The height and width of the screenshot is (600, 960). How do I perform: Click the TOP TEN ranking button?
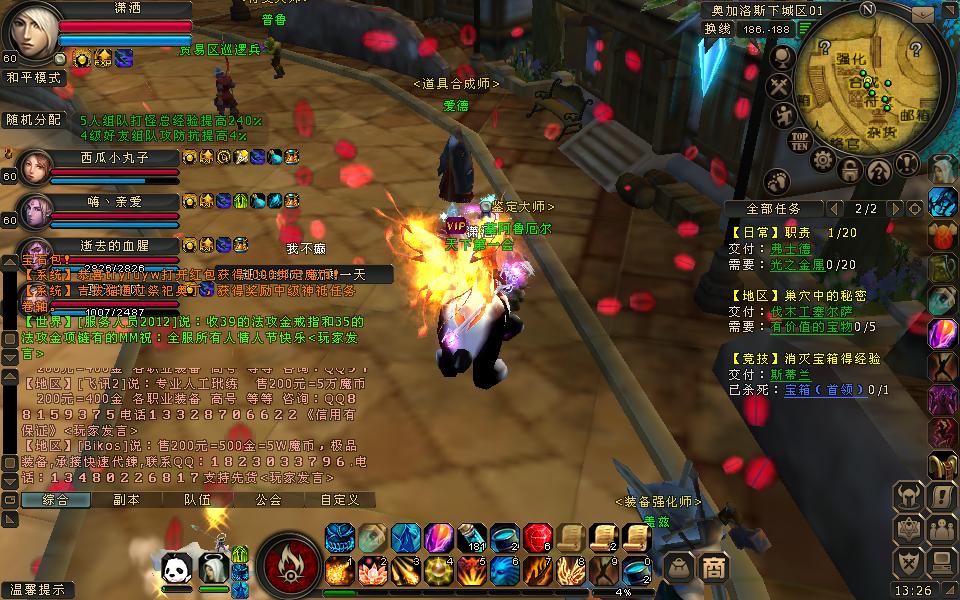[x=799, y=140]
